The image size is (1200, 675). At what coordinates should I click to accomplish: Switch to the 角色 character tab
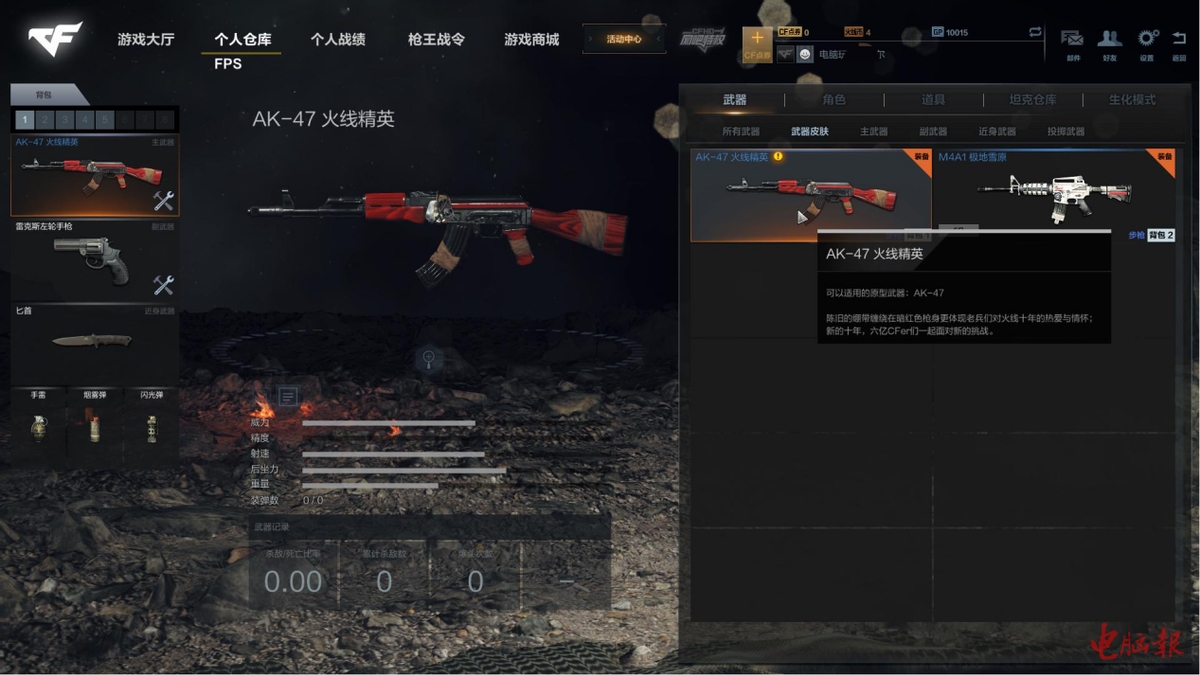pyautogui.click(x=833, y=100)
